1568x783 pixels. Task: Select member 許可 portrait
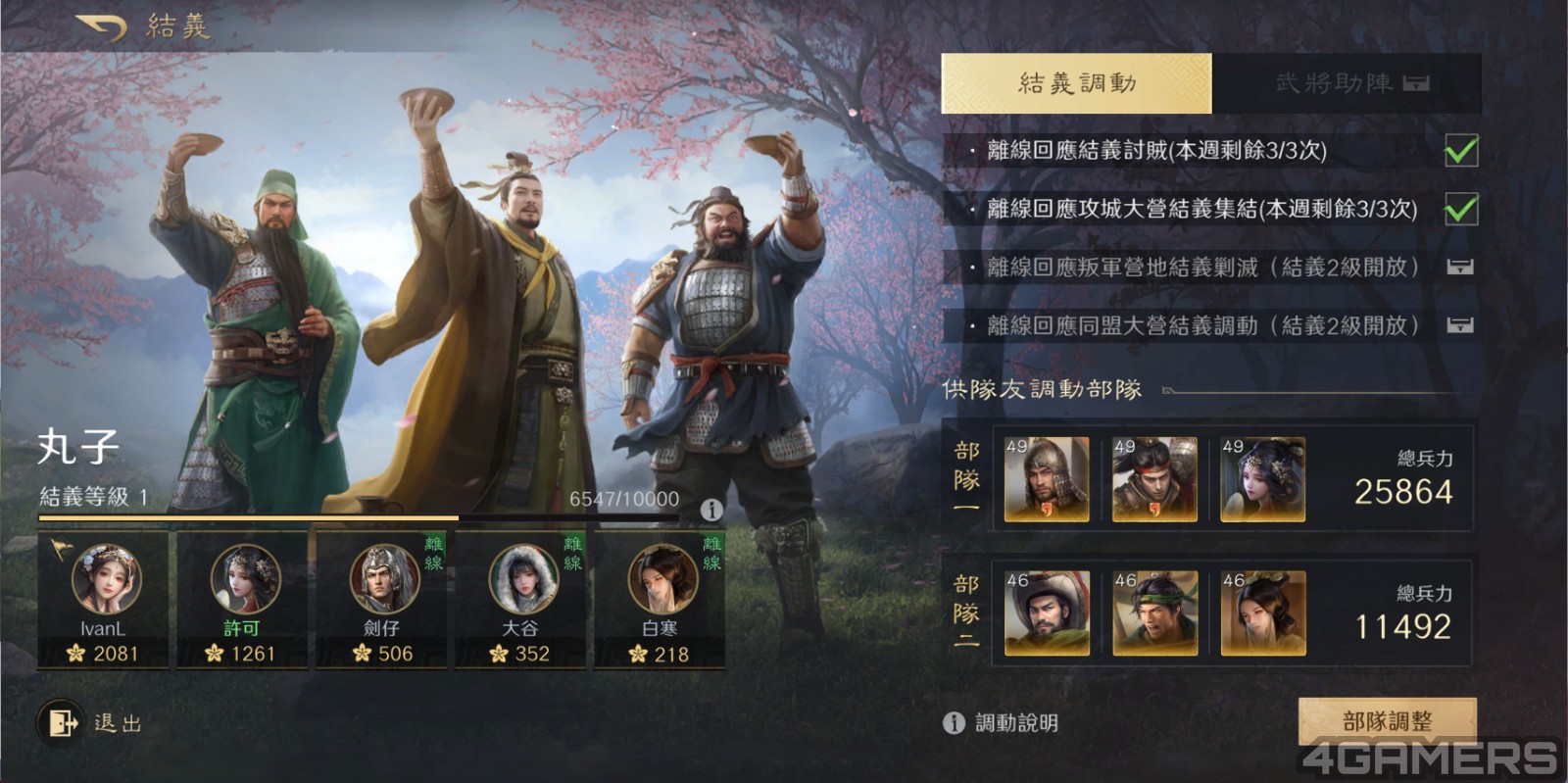click(242, 600)
